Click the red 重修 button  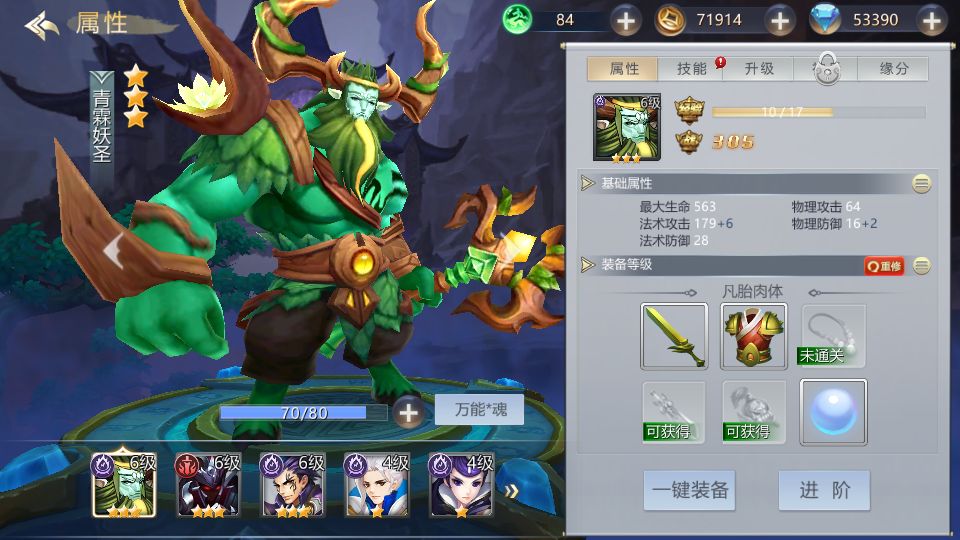coord(884,265)
